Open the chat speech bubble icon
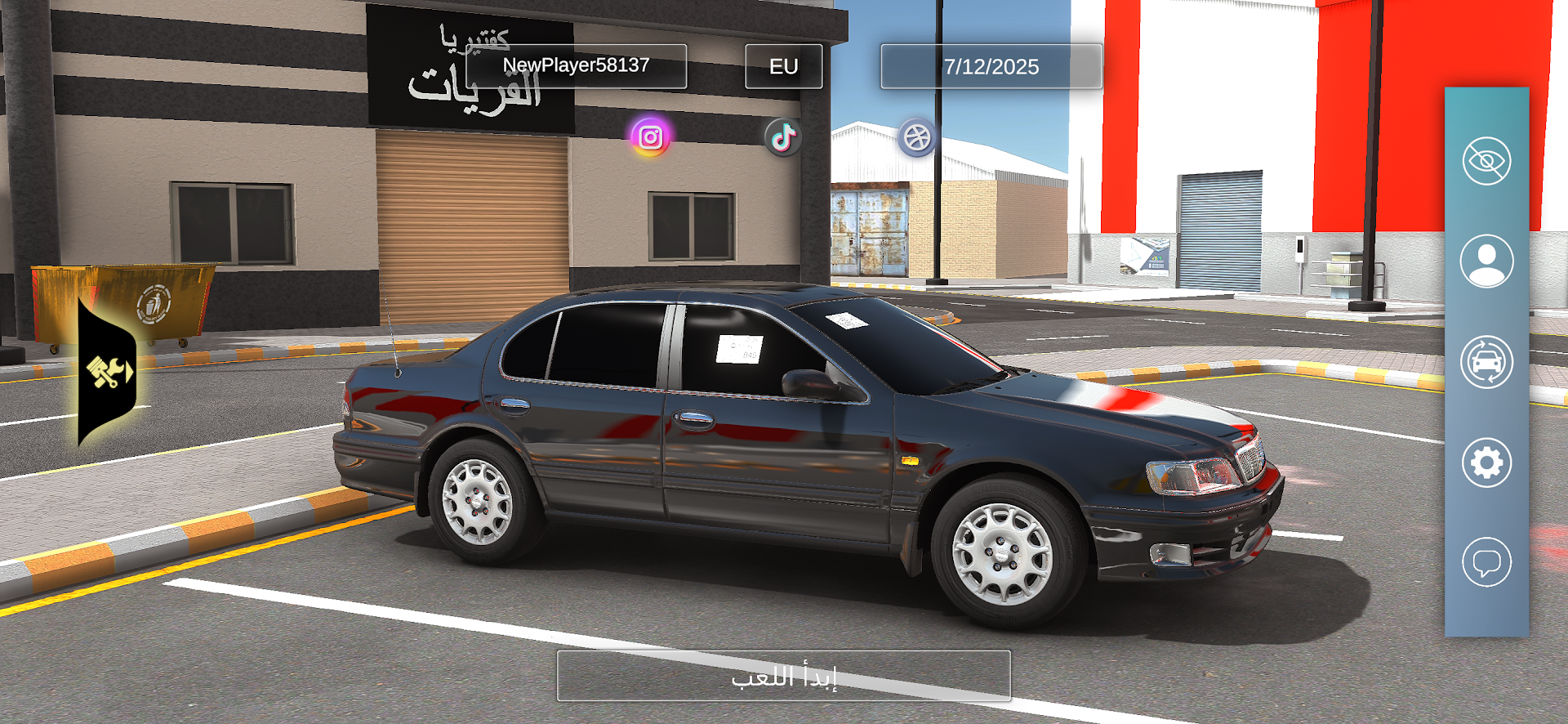This screenshot has width=1568, height=724. click(x=1486, y=562)
